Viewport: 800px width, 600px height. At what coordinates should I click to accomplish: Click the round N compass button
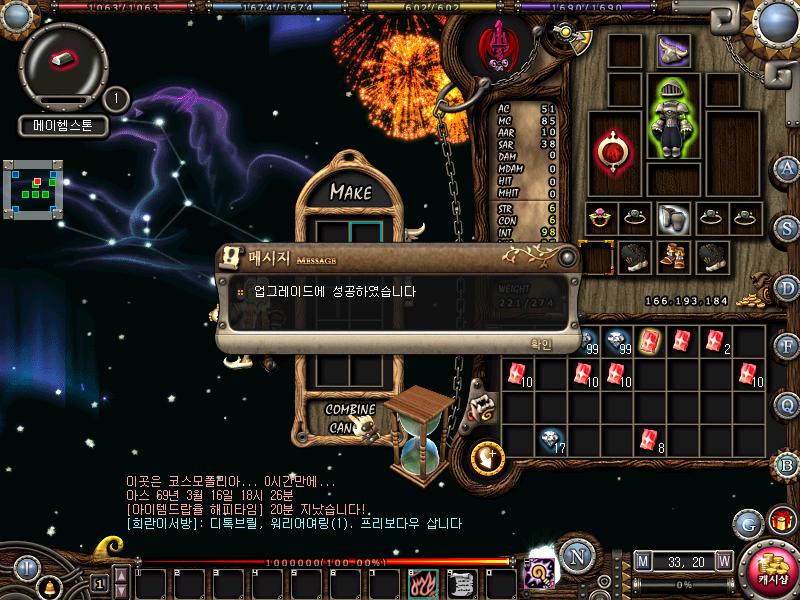[575, 557]
